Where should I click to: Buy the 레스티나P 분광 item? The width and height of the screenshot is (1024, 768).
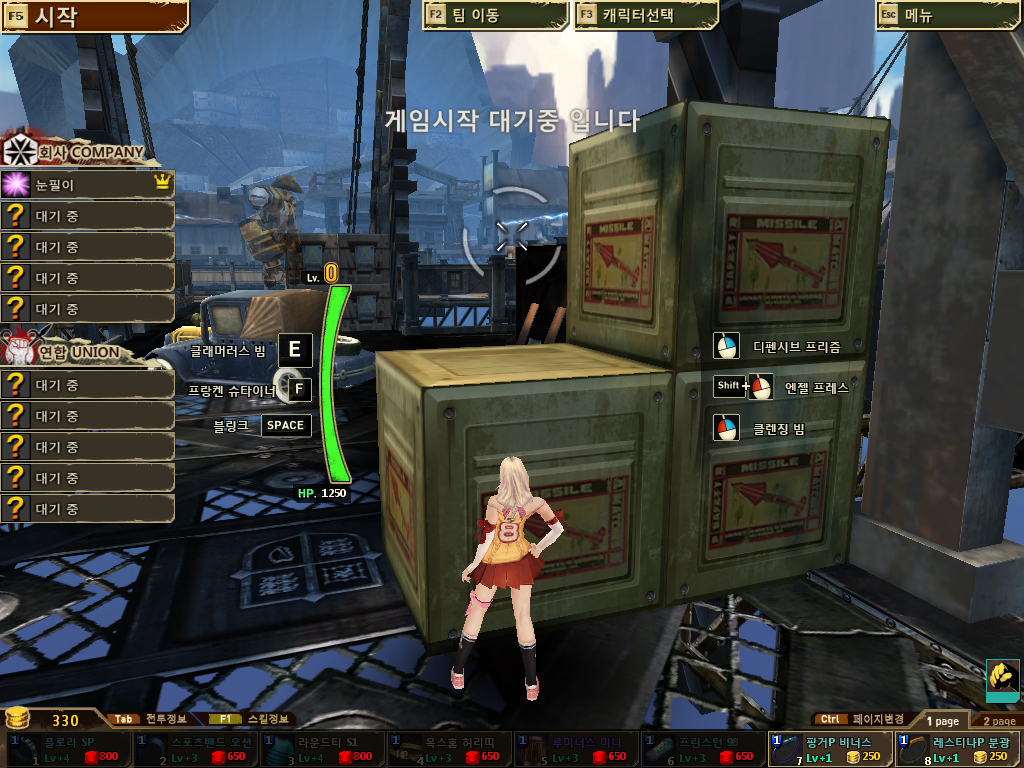958,749
